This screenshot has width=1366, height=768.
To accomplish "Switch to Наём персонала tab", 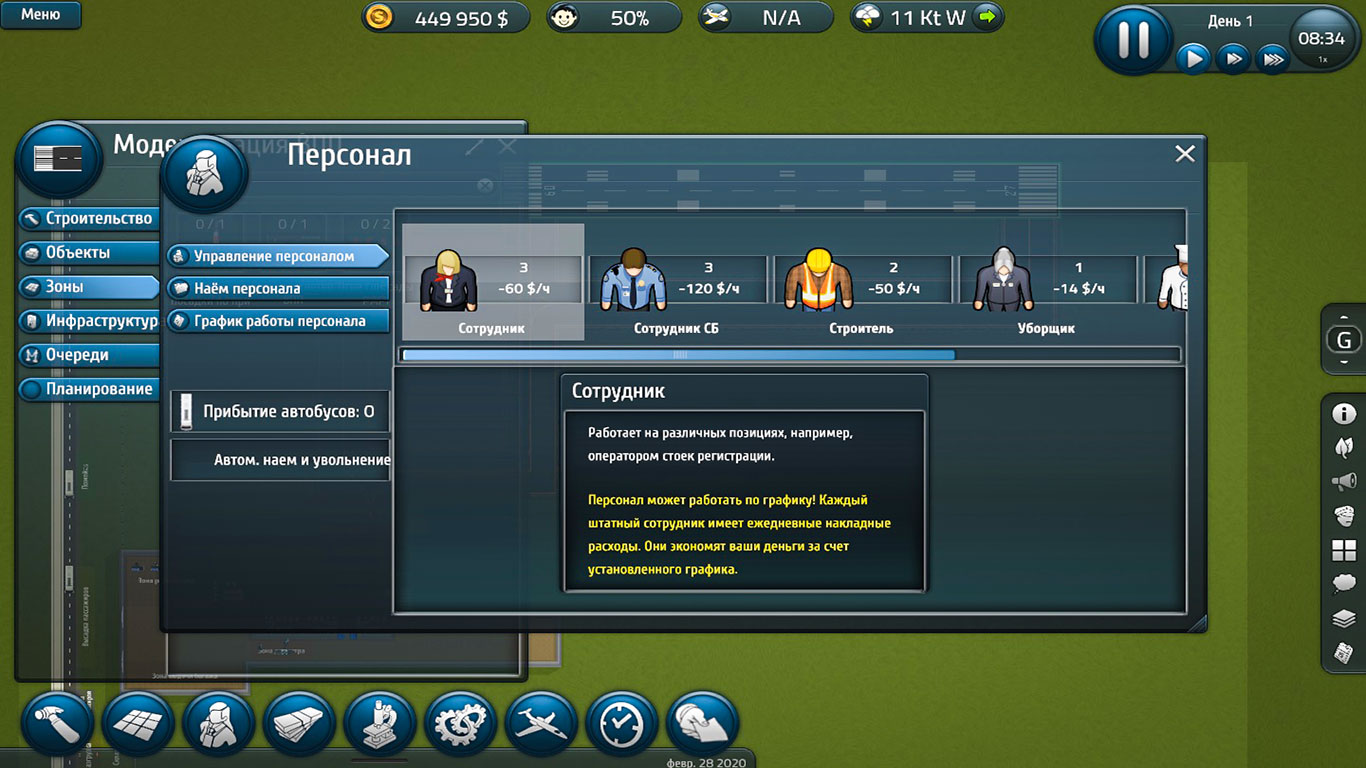I will [x=277, y=289].
